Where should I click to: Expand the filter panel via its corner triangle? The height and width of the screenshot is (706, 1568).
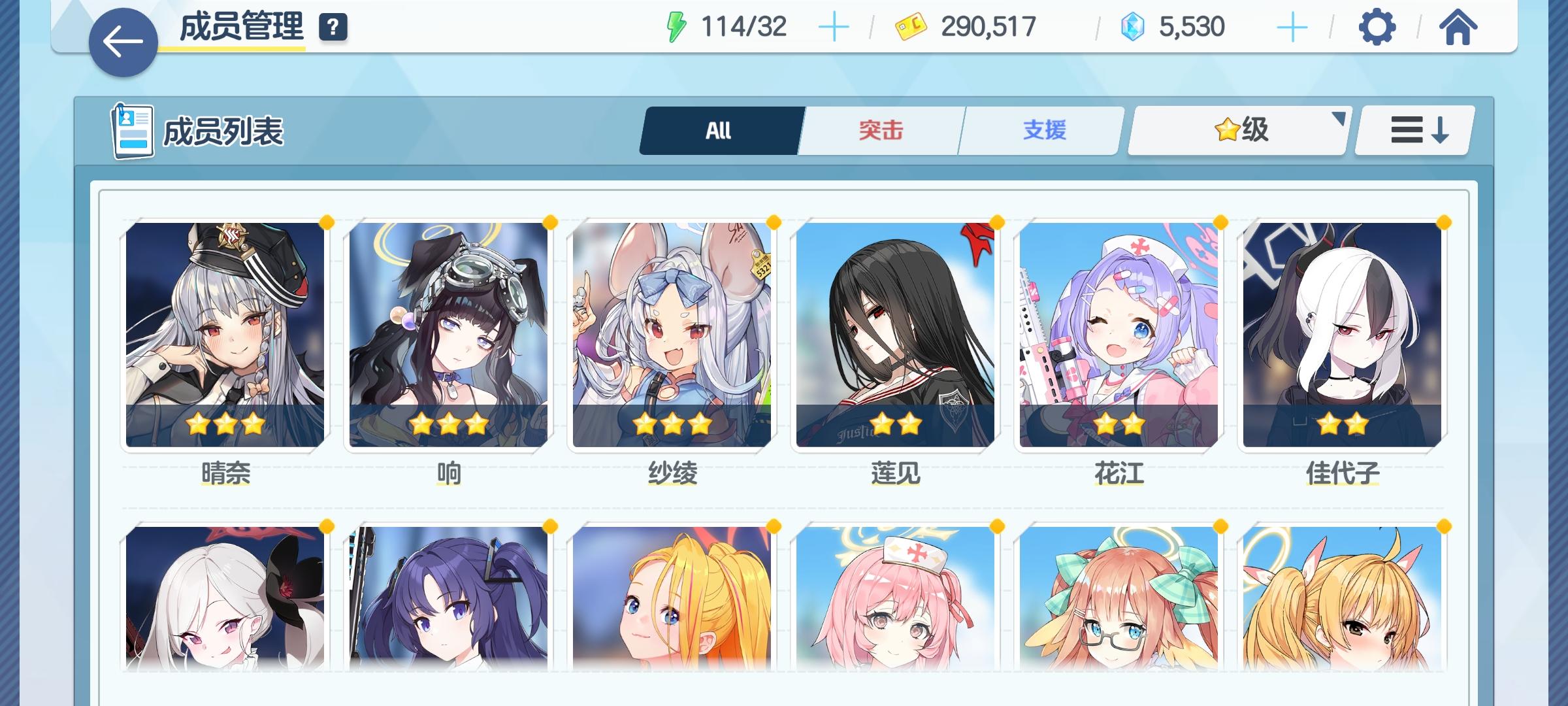click(x=1337, y=118)
